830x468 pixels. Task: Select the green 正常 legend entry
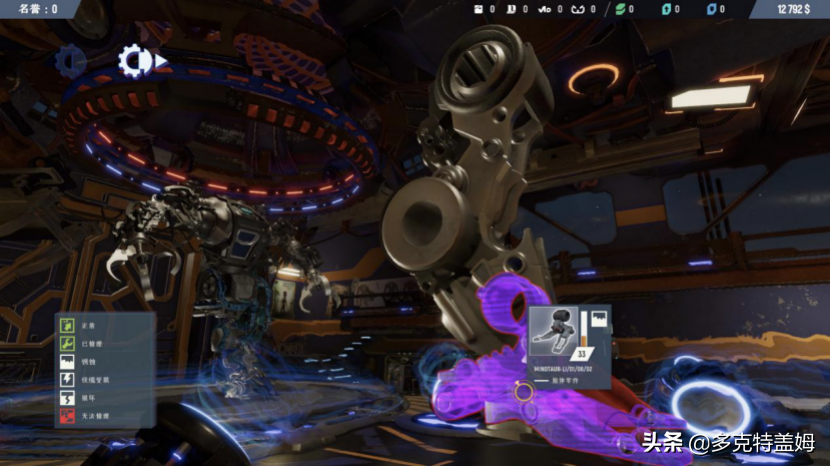pos(69,325)
